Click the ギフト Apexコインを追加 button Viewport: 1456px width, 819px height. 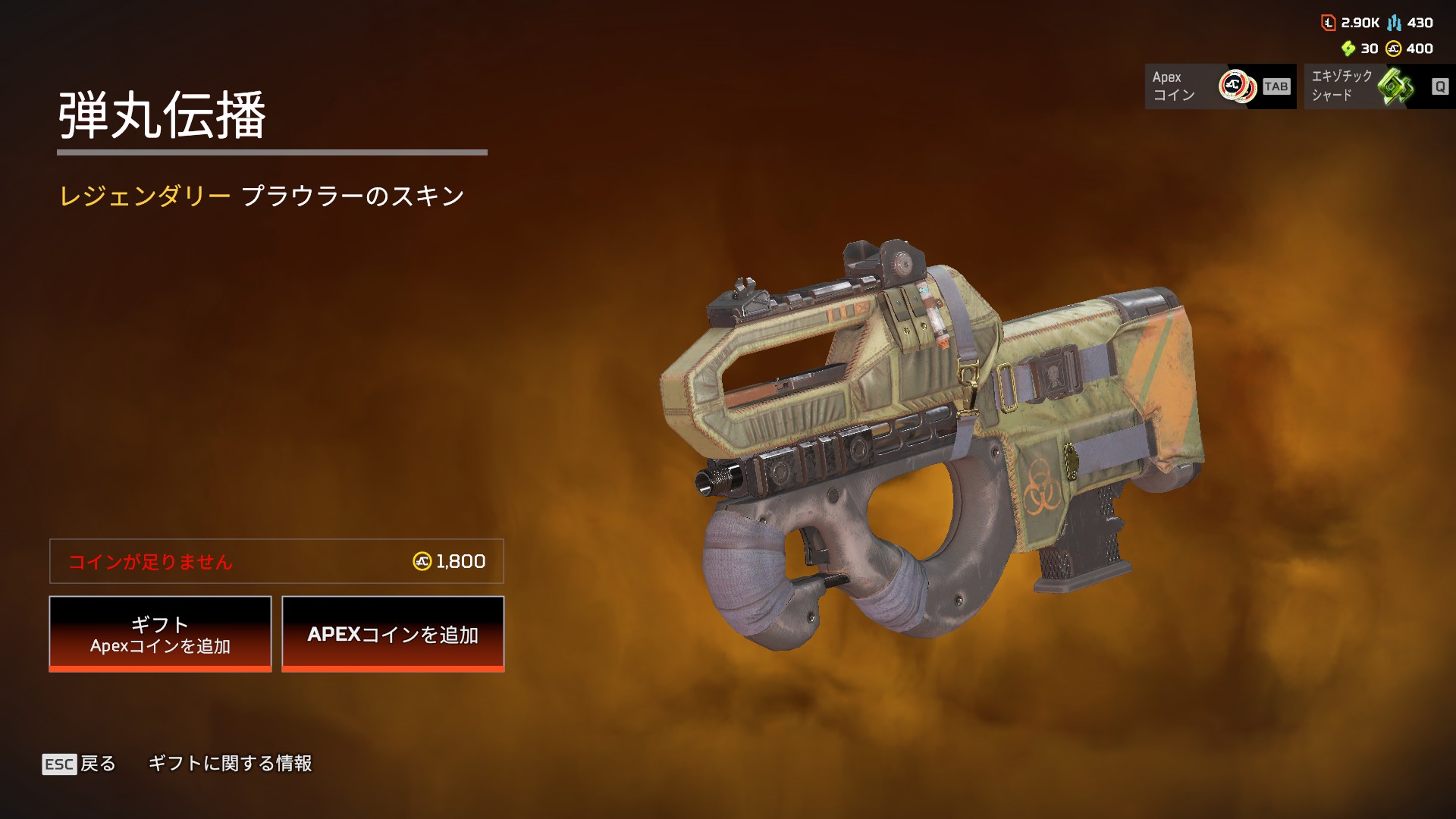[160, 634]
